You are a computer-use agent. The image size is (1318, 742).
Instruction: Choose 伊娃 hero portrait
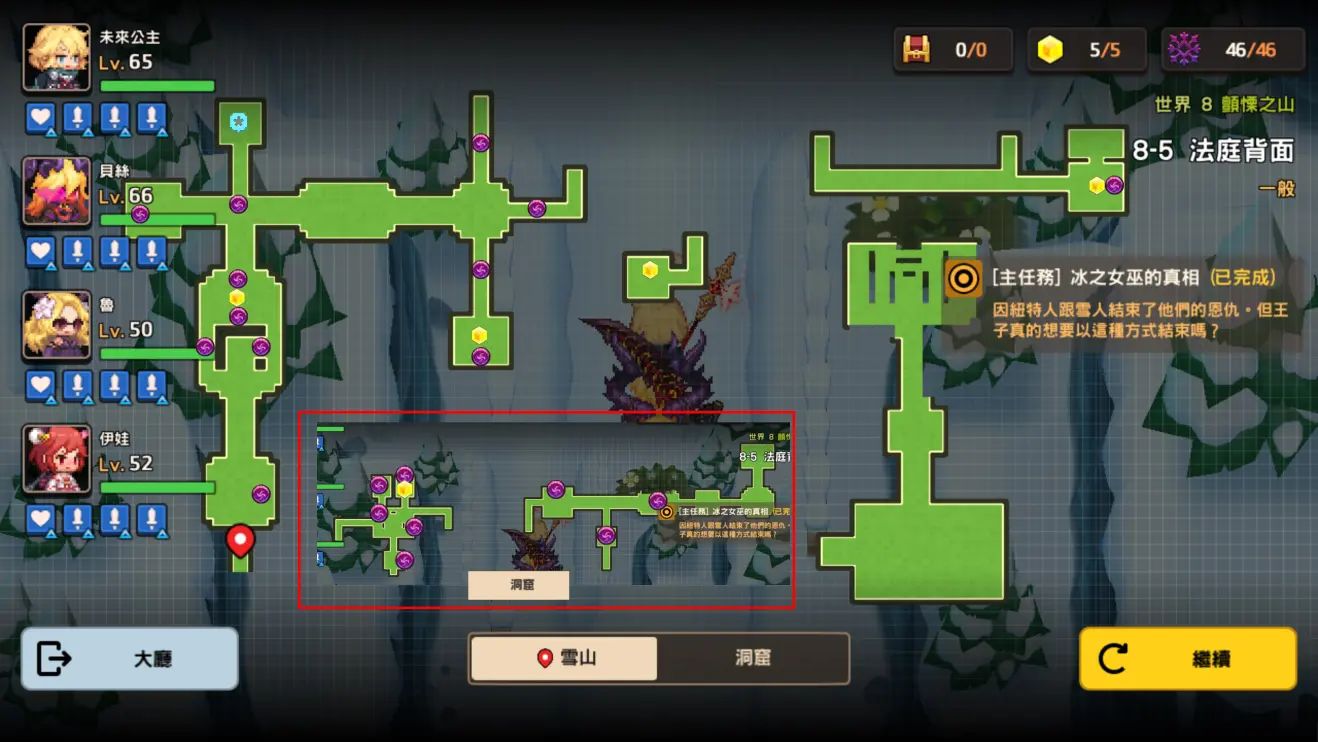point(57,459)
